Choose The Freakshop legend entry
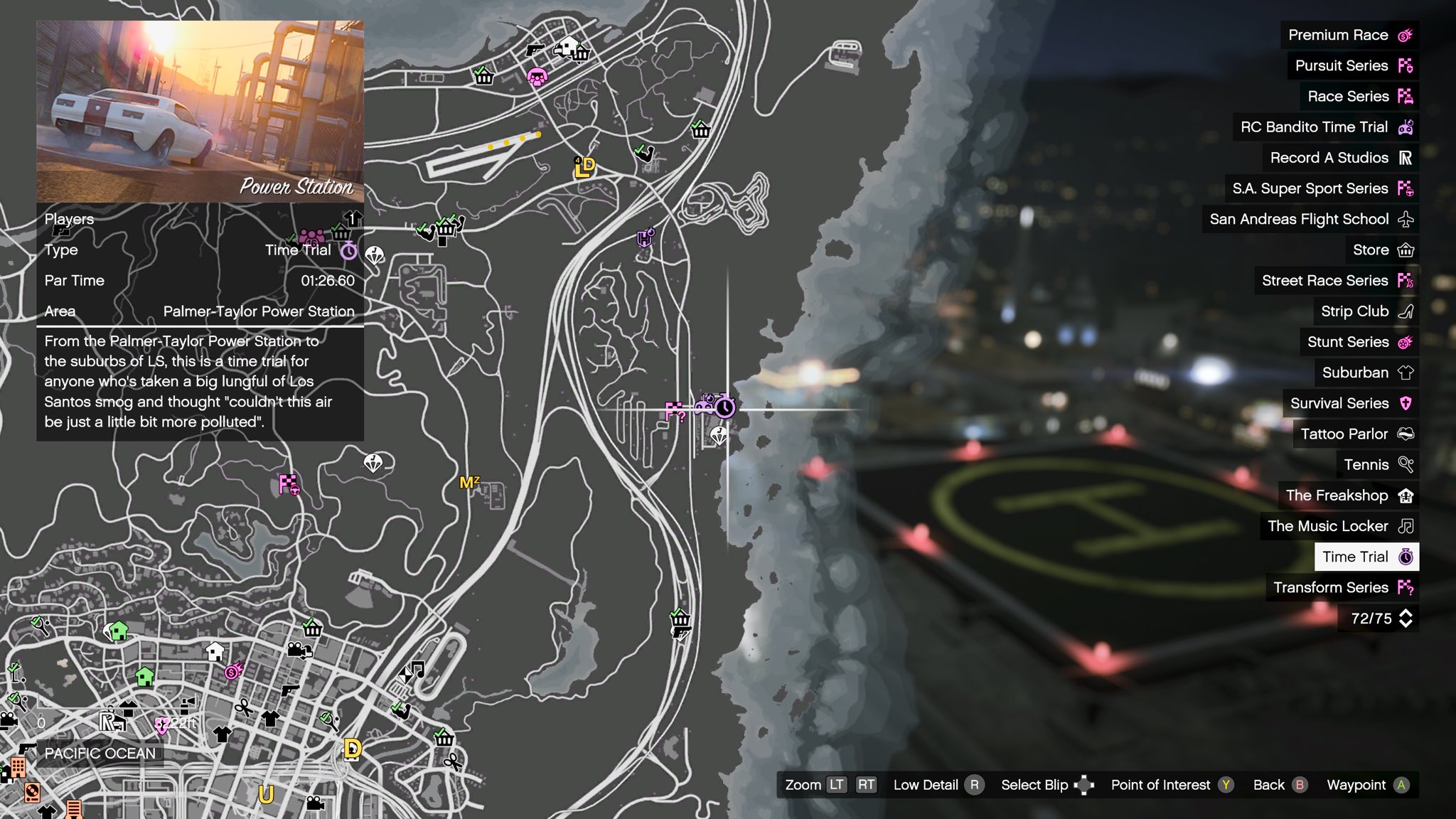 [1348, 496]
